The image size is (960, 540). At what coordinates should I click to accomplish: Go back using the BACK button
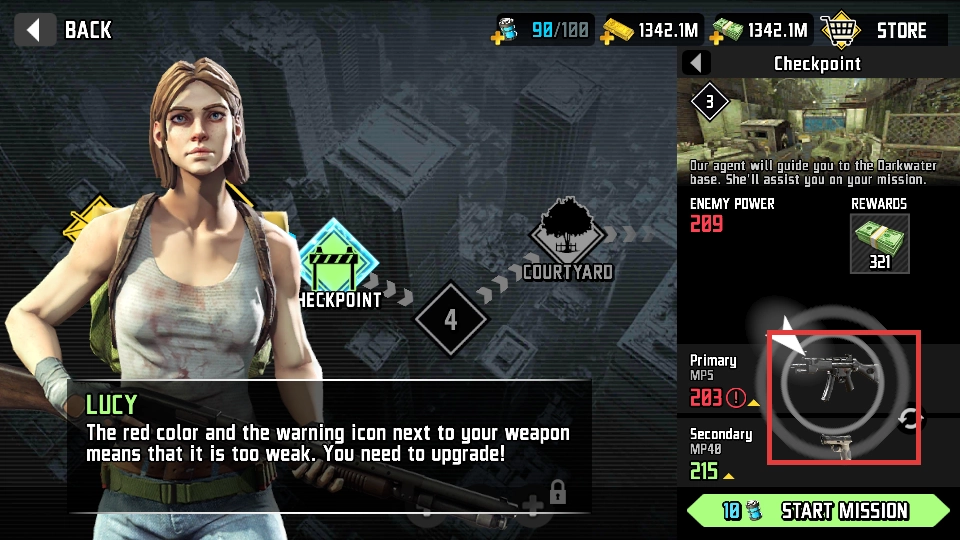pos(67,29)
